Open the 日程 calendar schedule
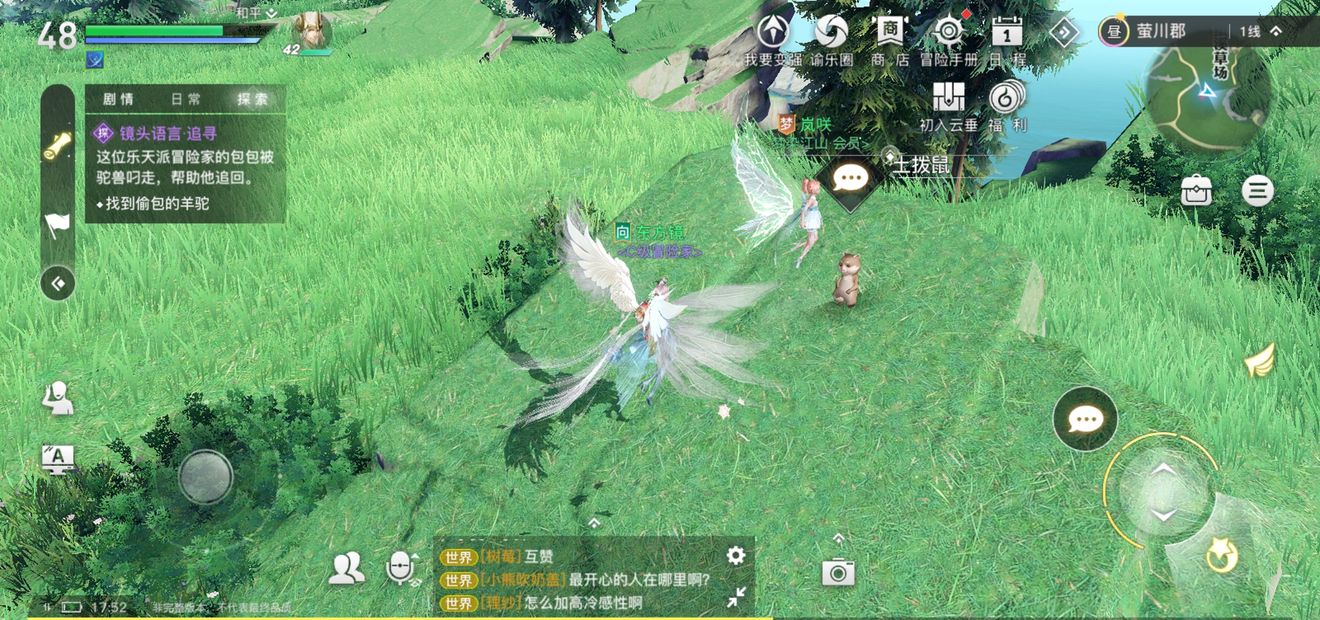 [x=1006, y=33]
